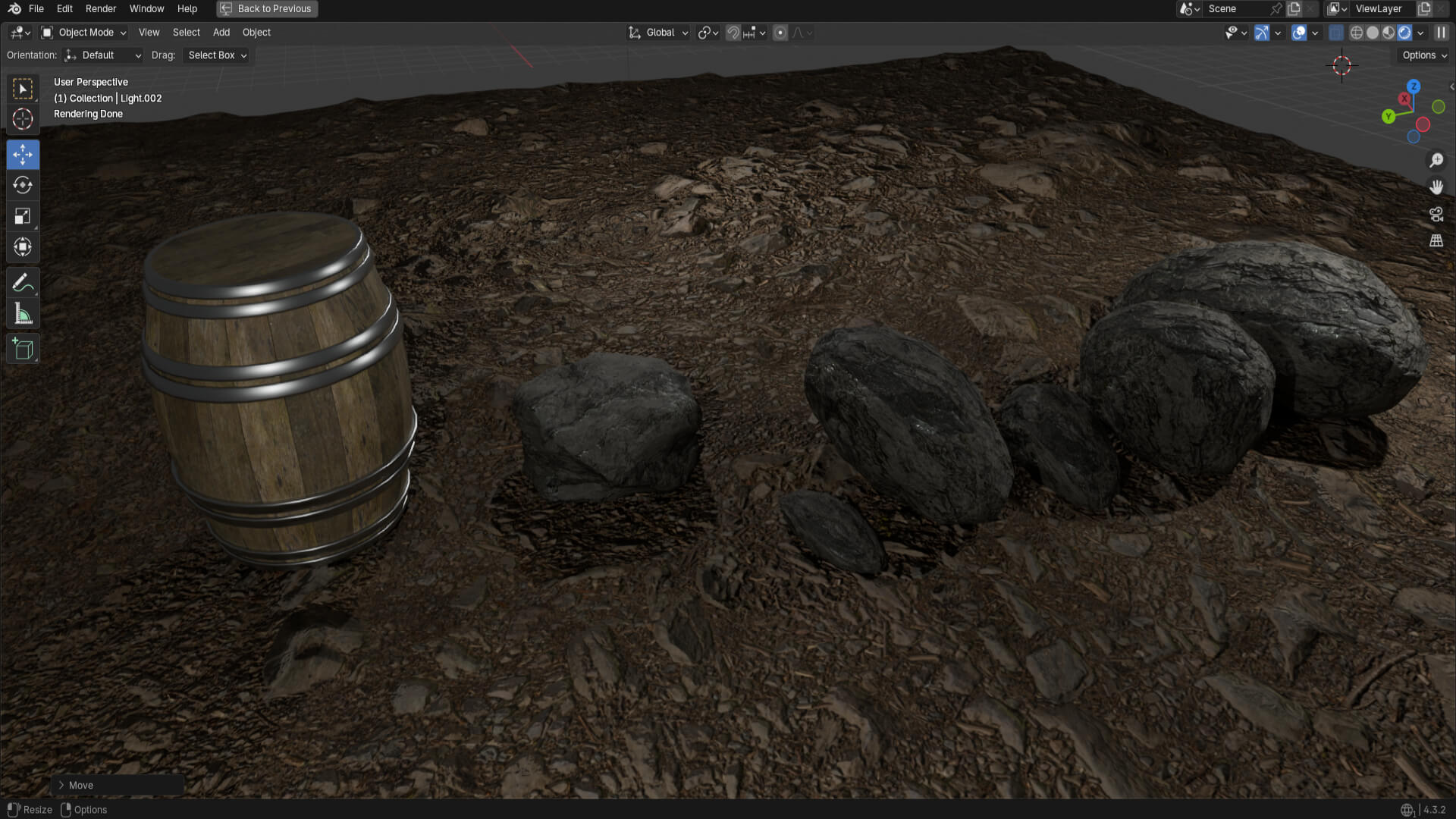Screen dimensions: 1456x819
Task: Activate the Rotate tool
Action: [23, 185]
